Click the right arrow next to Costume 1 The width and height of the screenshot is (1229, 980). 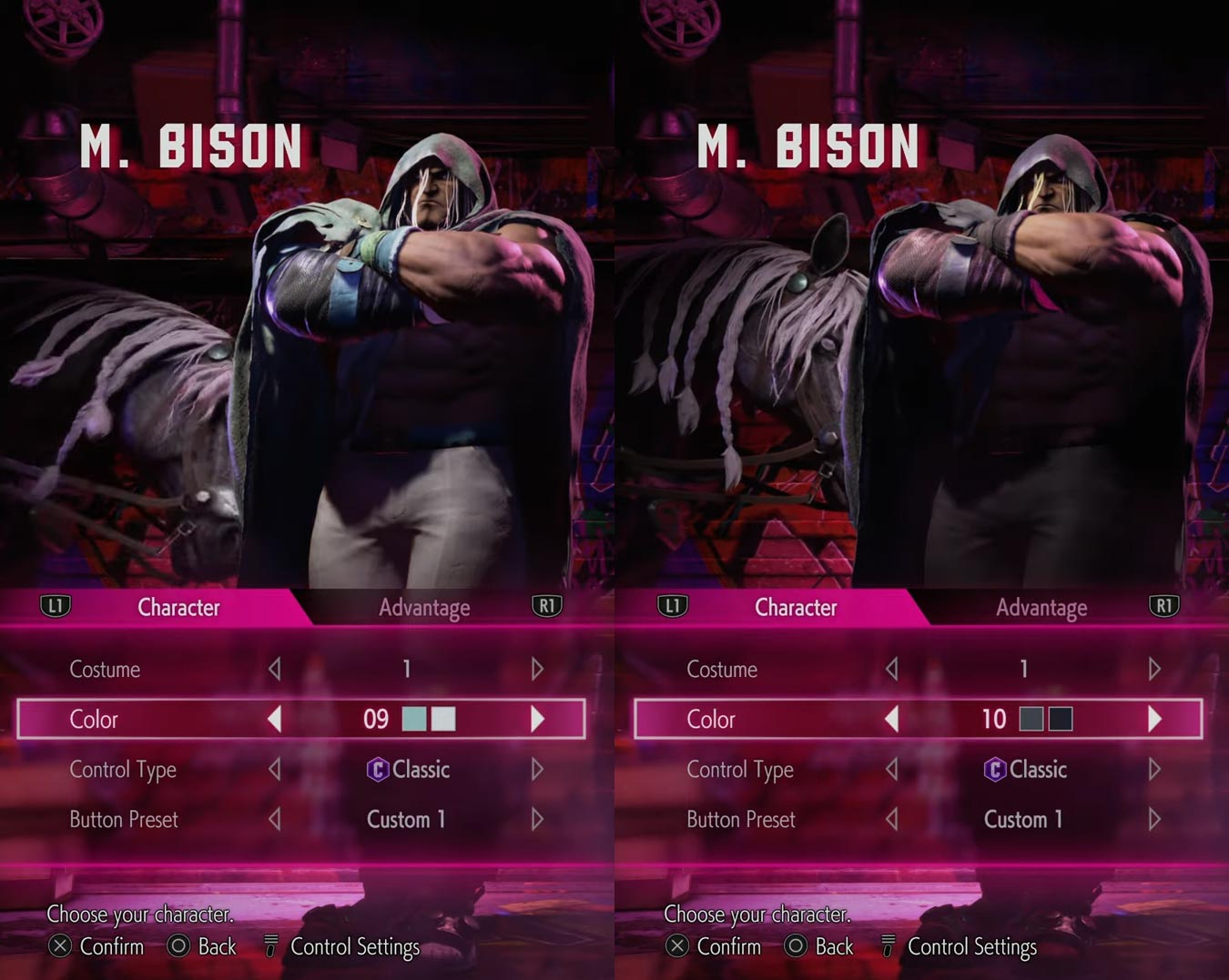537,669
